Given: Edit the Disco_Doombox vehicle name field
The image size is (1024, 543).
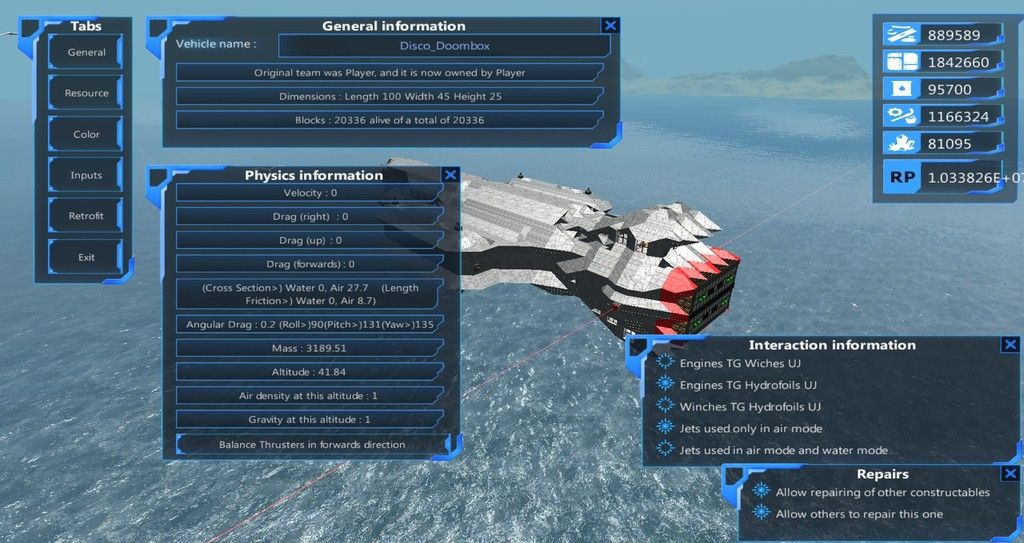Looking at the screenshot, I should 444,45.
